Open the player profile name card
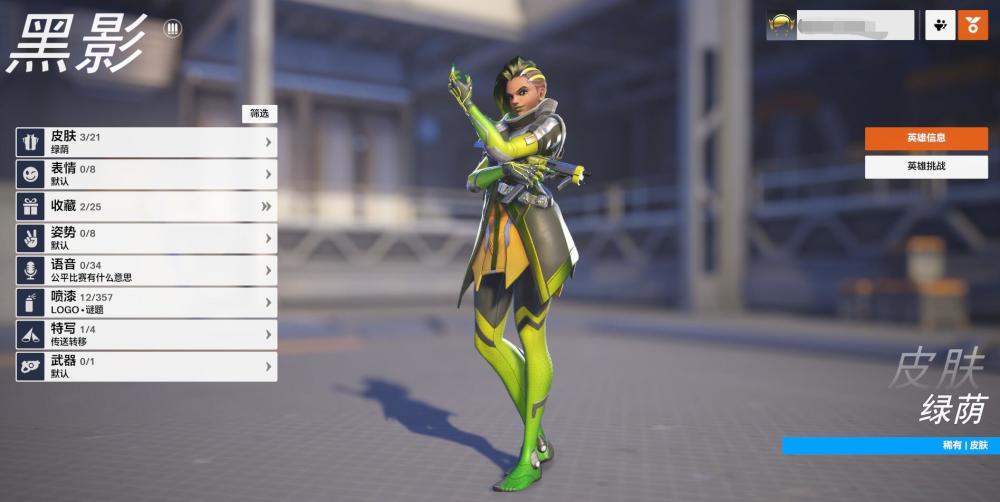This screenshot has height=502, width=1000. (x=840, y=25)
